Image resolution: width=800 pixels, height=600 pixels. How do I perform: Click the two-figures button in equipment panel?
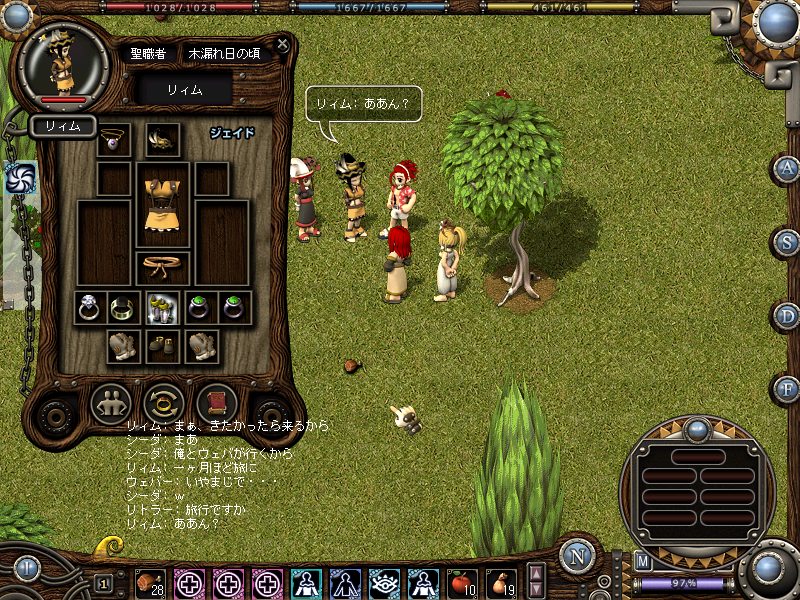pyautogui.click(x=111, y=404)
